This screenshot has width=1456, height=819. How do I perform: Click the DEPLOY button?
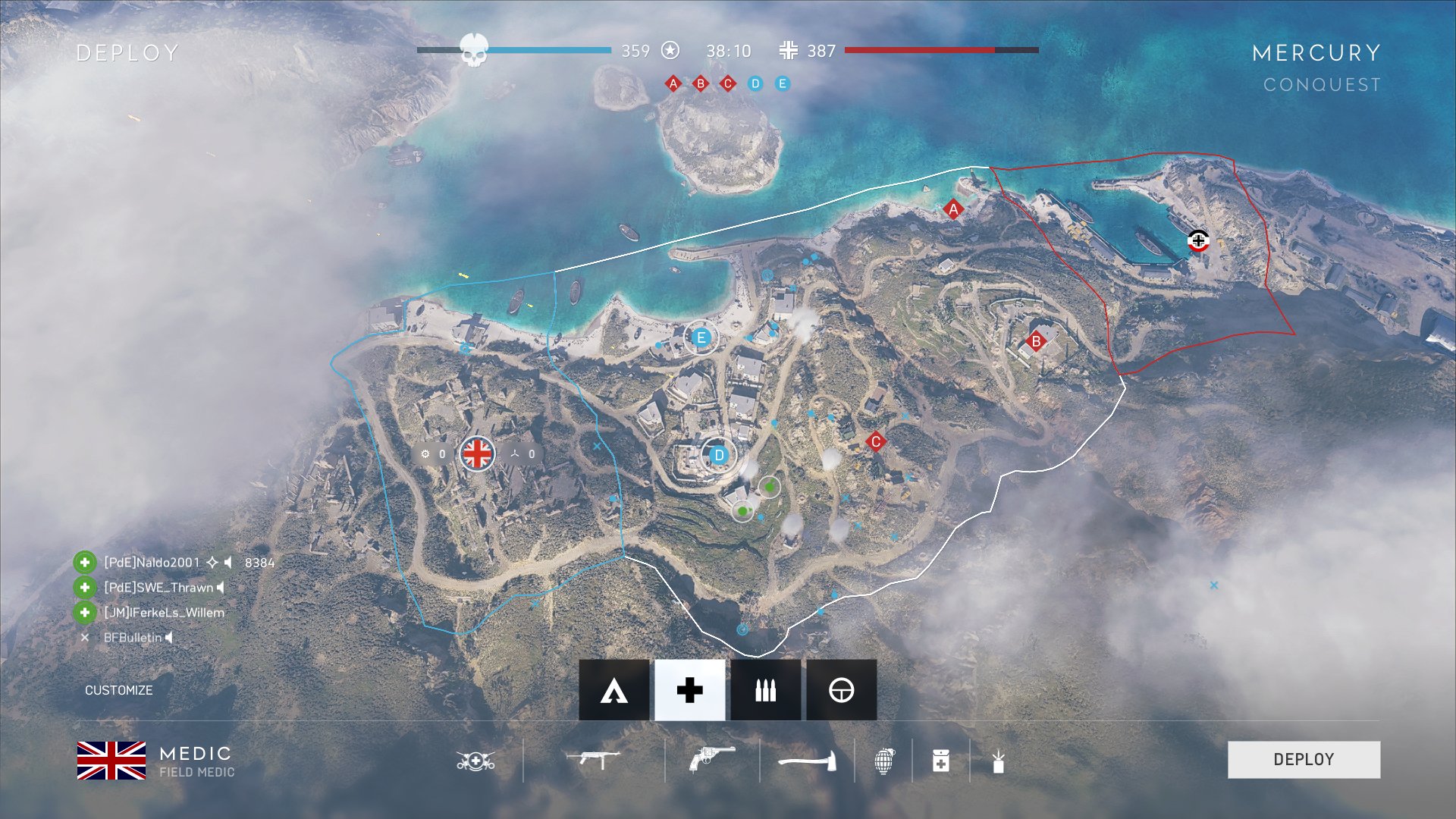coord(1304,759)
